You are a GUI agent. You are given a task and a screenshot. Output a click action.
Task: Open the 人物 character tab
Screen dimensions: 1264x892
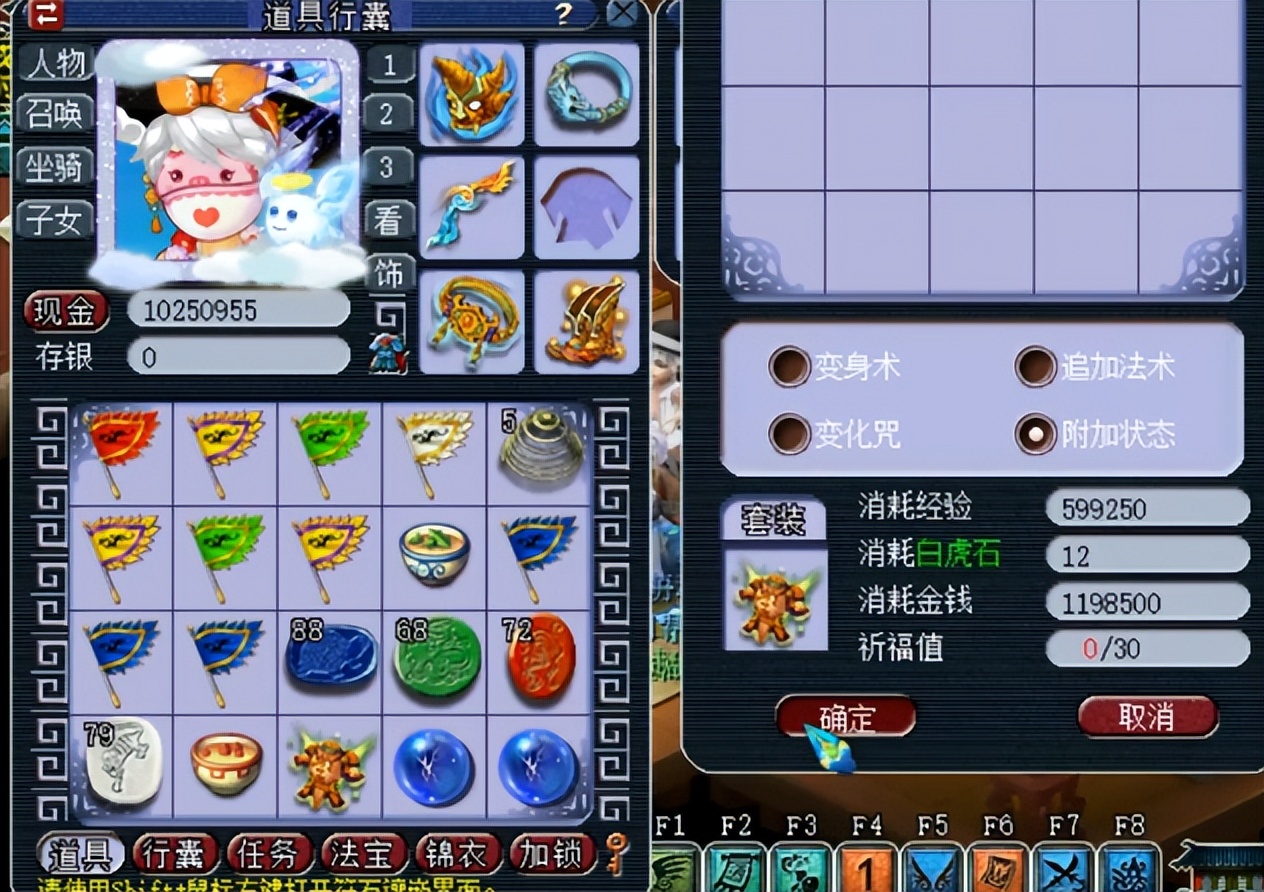(56, 64)
